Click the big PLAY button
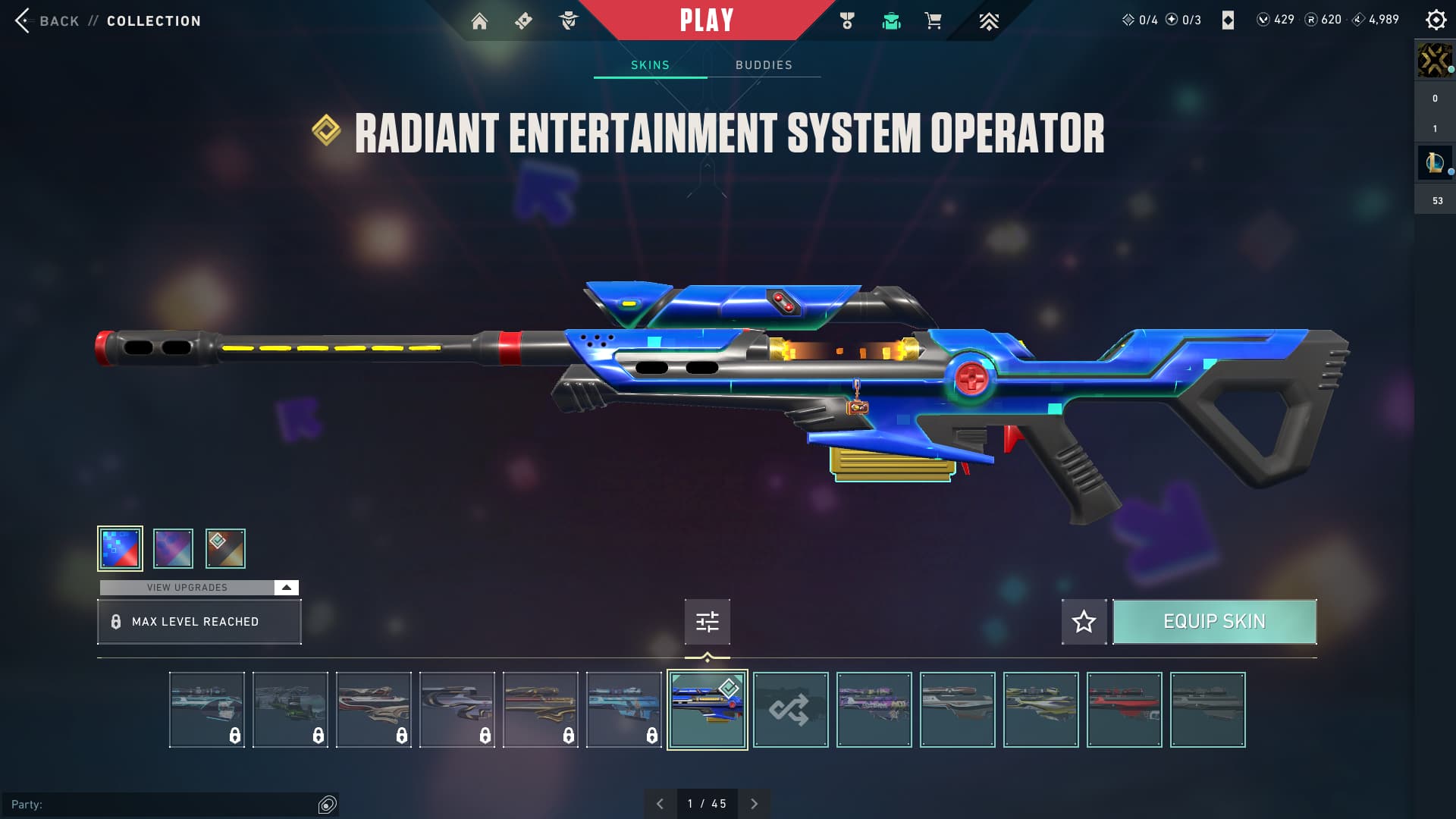The image size is (1456, 819). pos(706,20)
